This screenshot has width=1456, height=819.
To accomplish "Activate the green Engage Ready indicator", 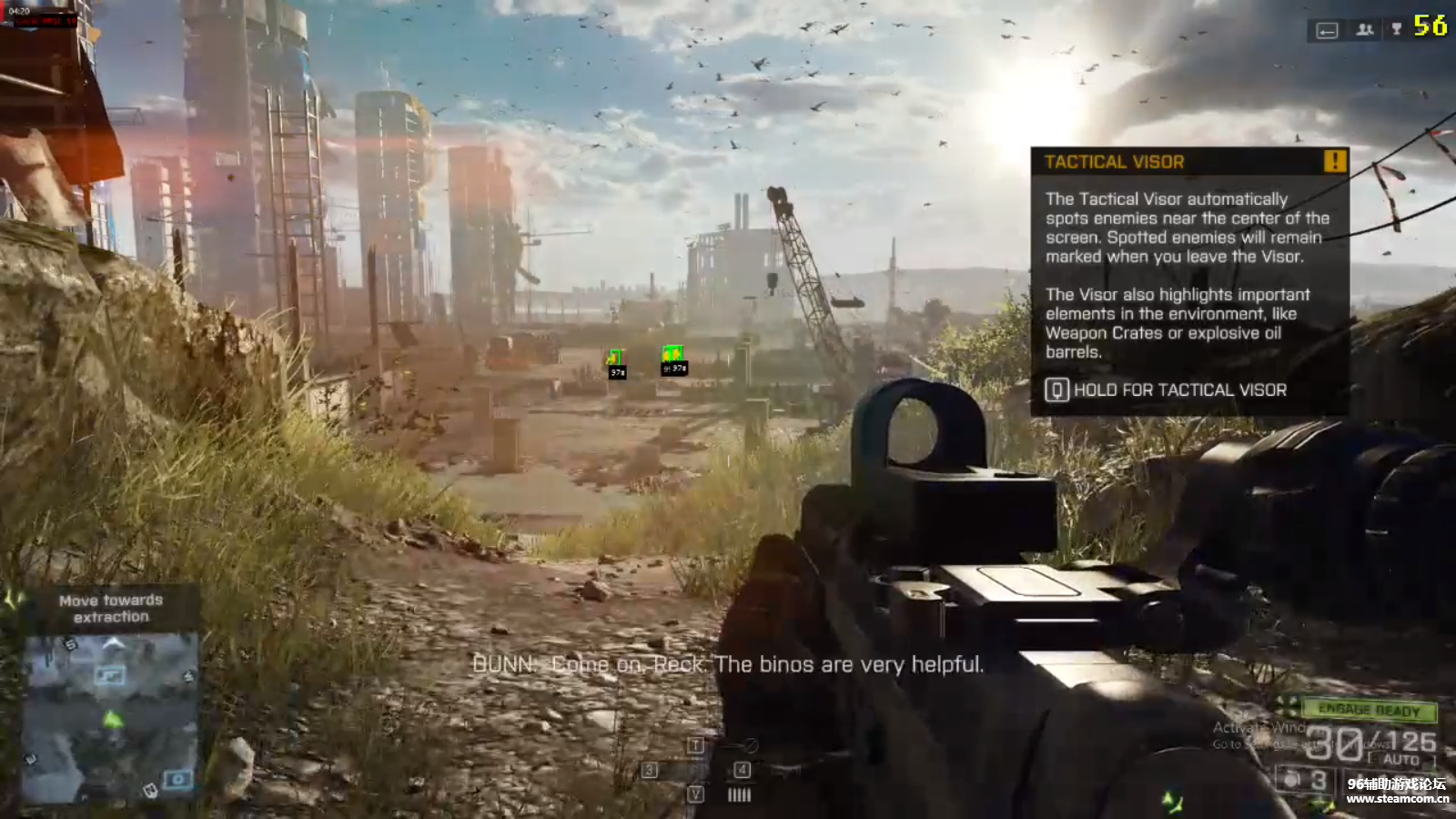I will tap(1368, 710).
